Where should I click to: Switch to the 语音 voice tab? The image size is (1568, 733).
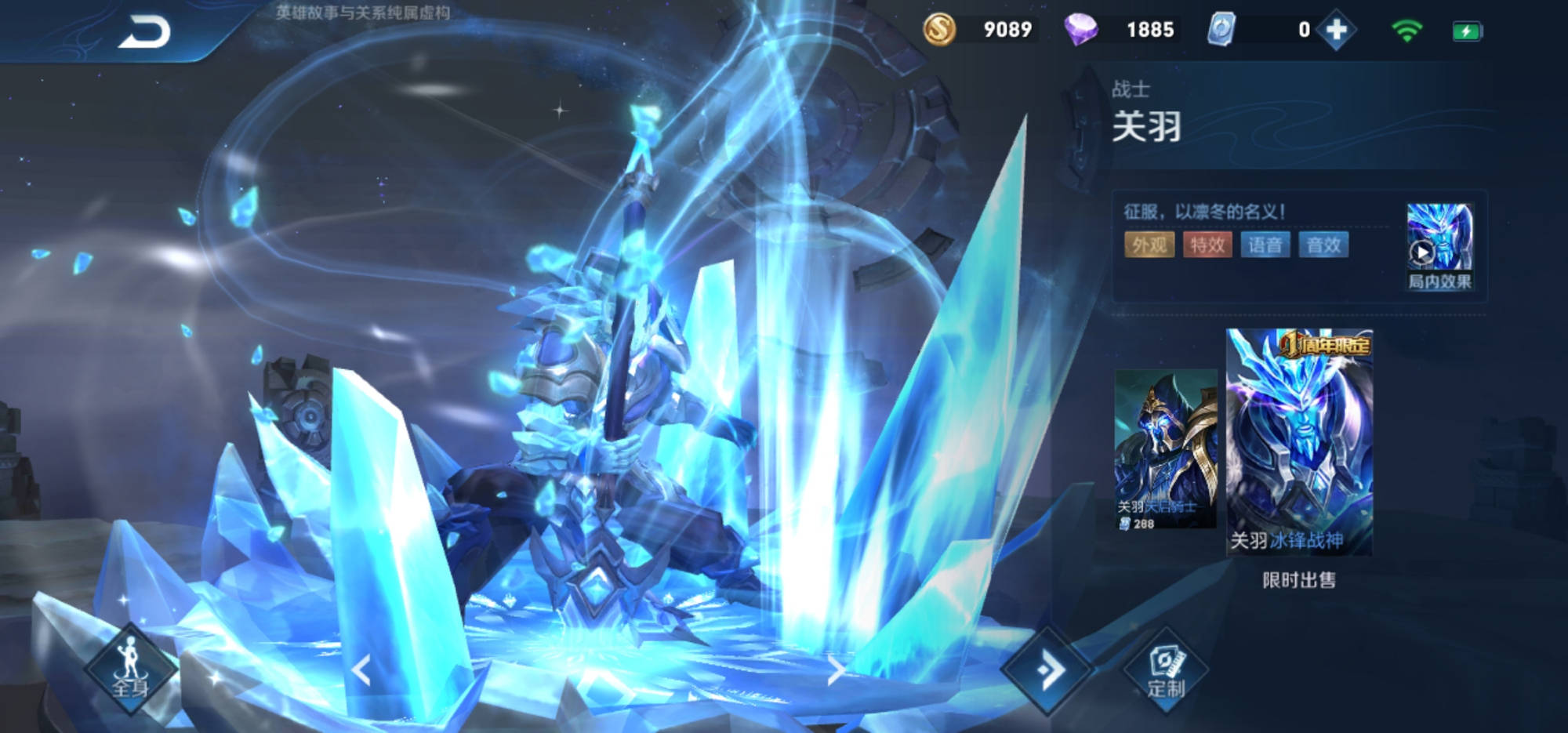click(1265, 245)
